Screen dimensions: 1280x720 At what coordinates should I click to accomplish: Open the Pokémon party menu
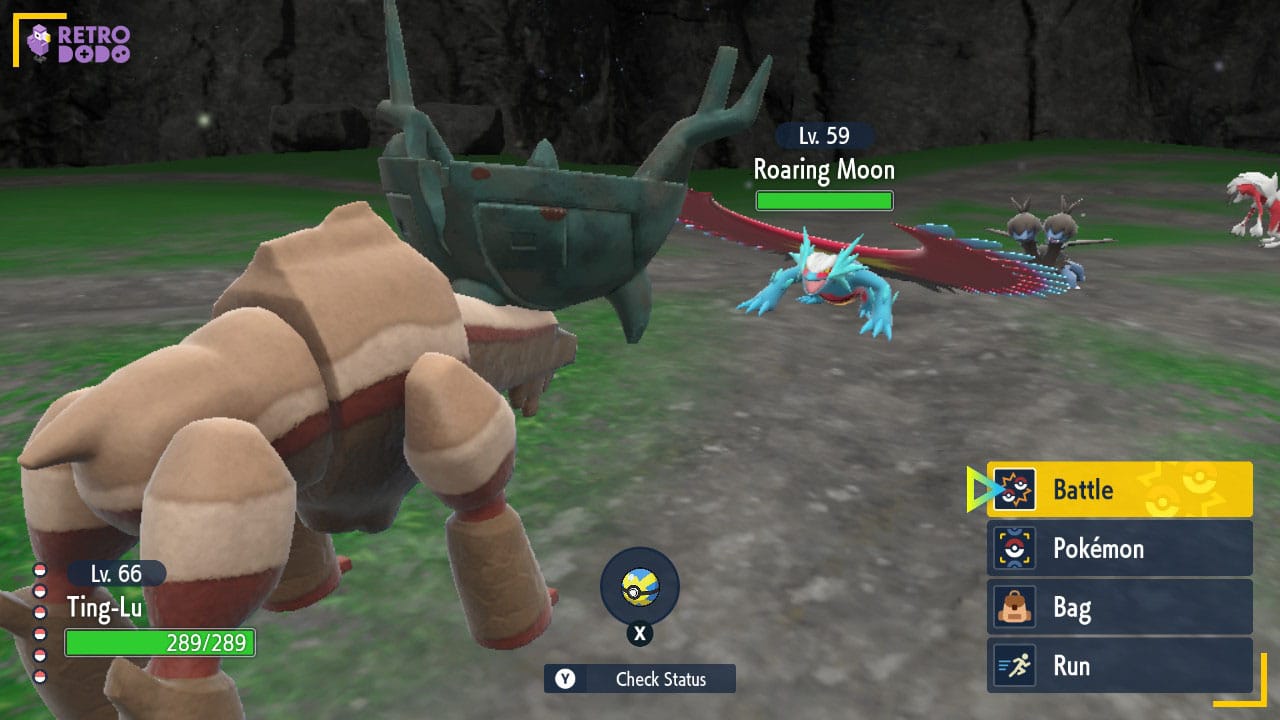[1119, 548]
